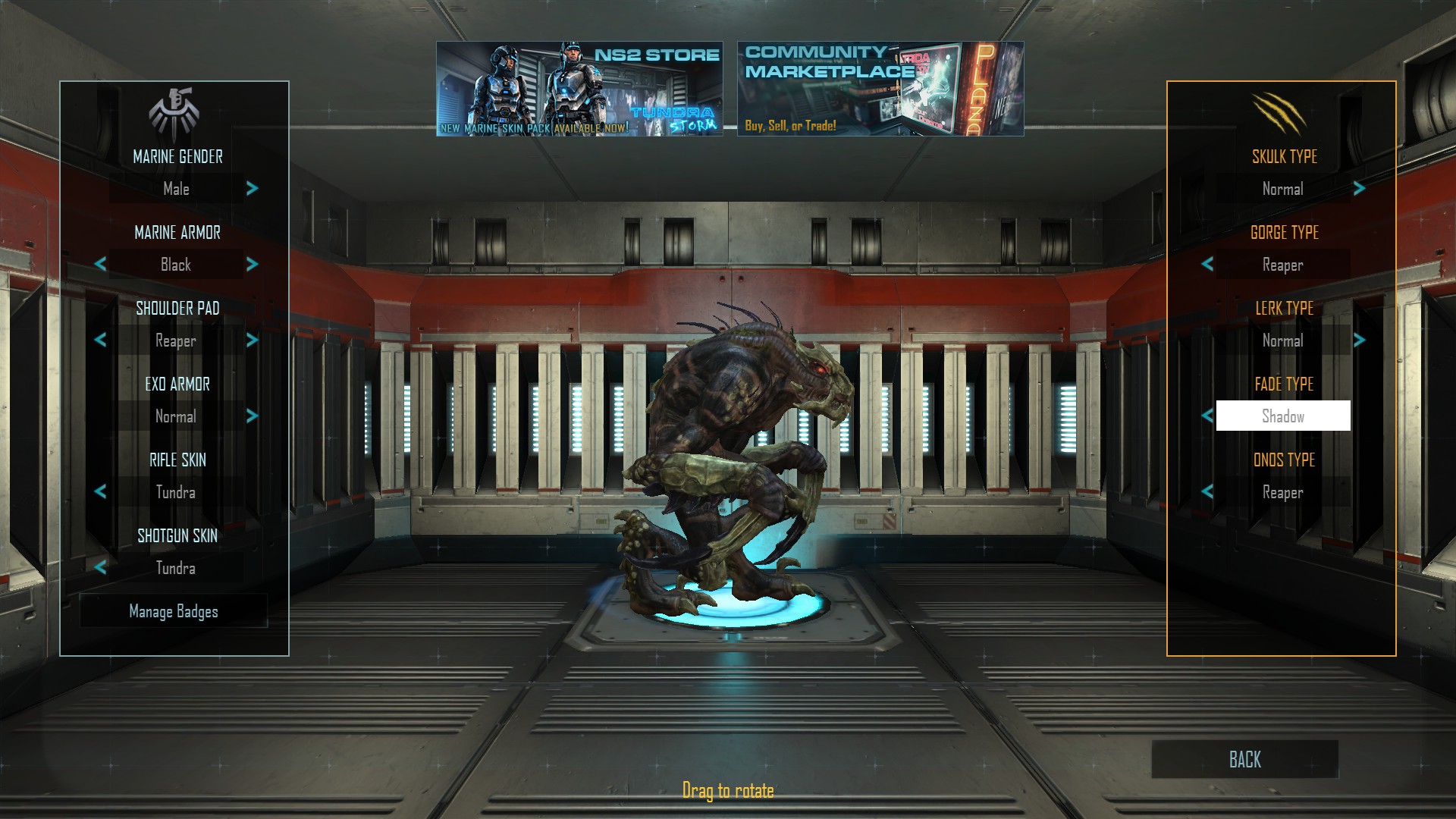1456x819 pixels.
Task: Click the Back button
Action: [x=1244, y=759]
